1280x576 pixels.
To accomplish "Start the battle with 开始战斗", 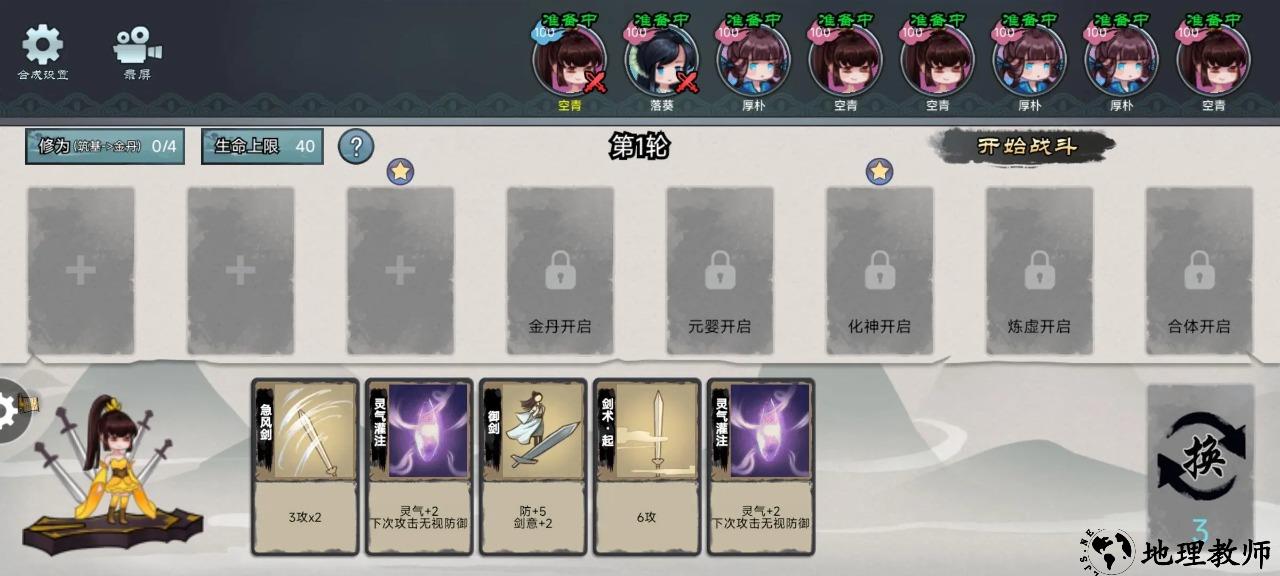I will pyautogui.click(x=1026, y=146).
